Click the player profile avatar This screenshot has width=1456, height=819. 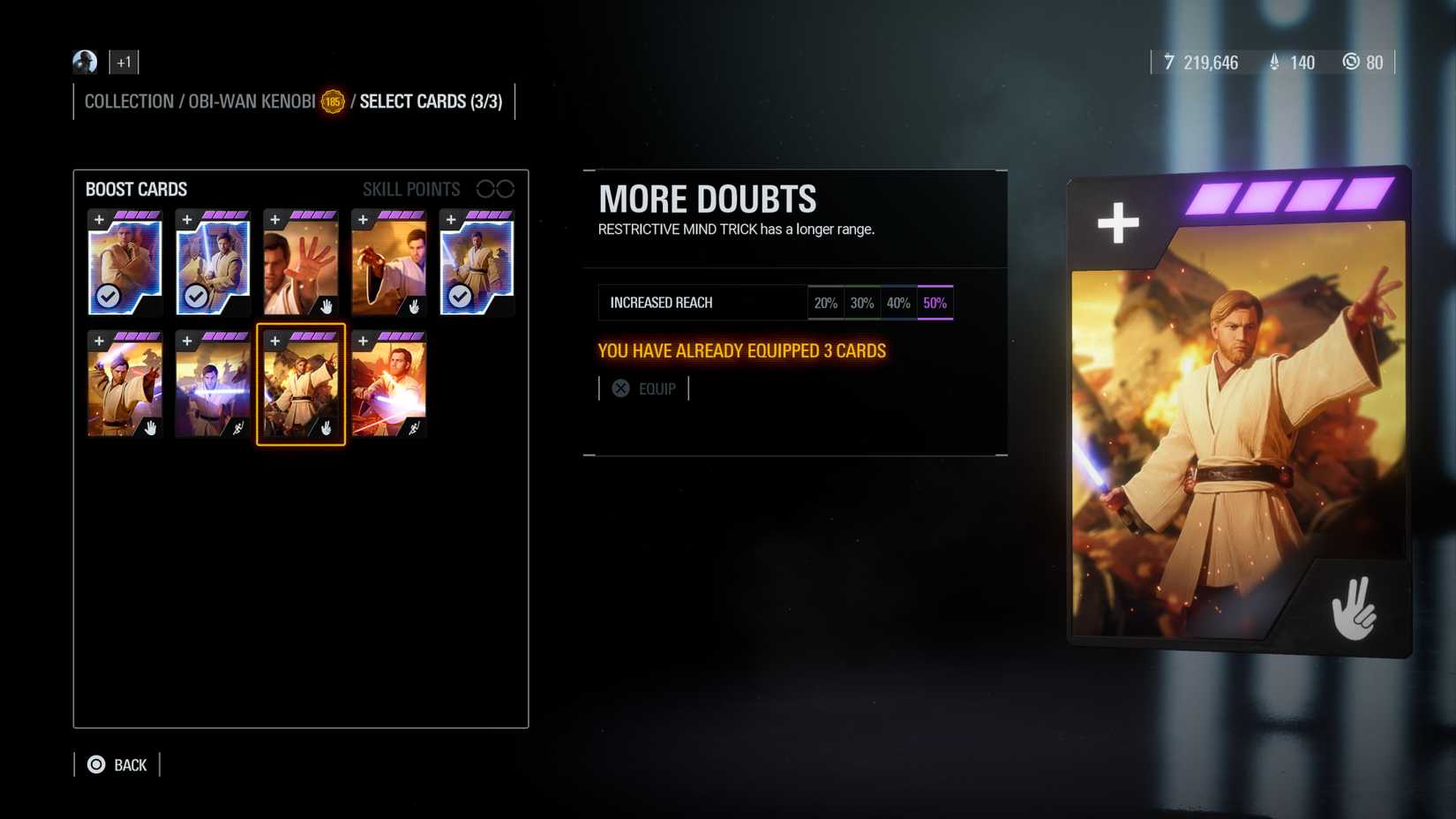click(84, 62)
